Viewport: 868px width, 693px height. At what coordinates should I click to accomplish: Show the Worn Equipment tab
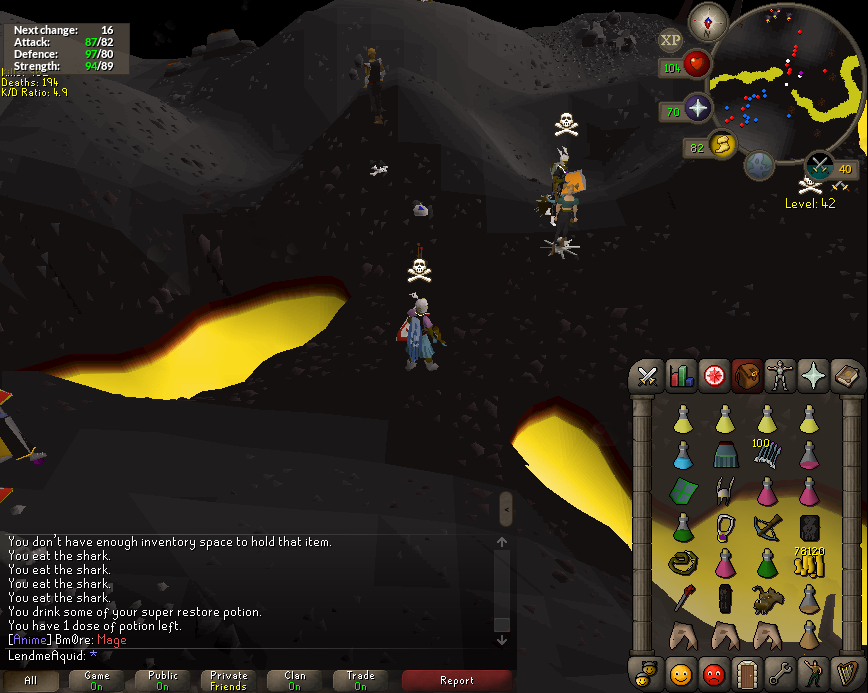(x=780, y=377)
